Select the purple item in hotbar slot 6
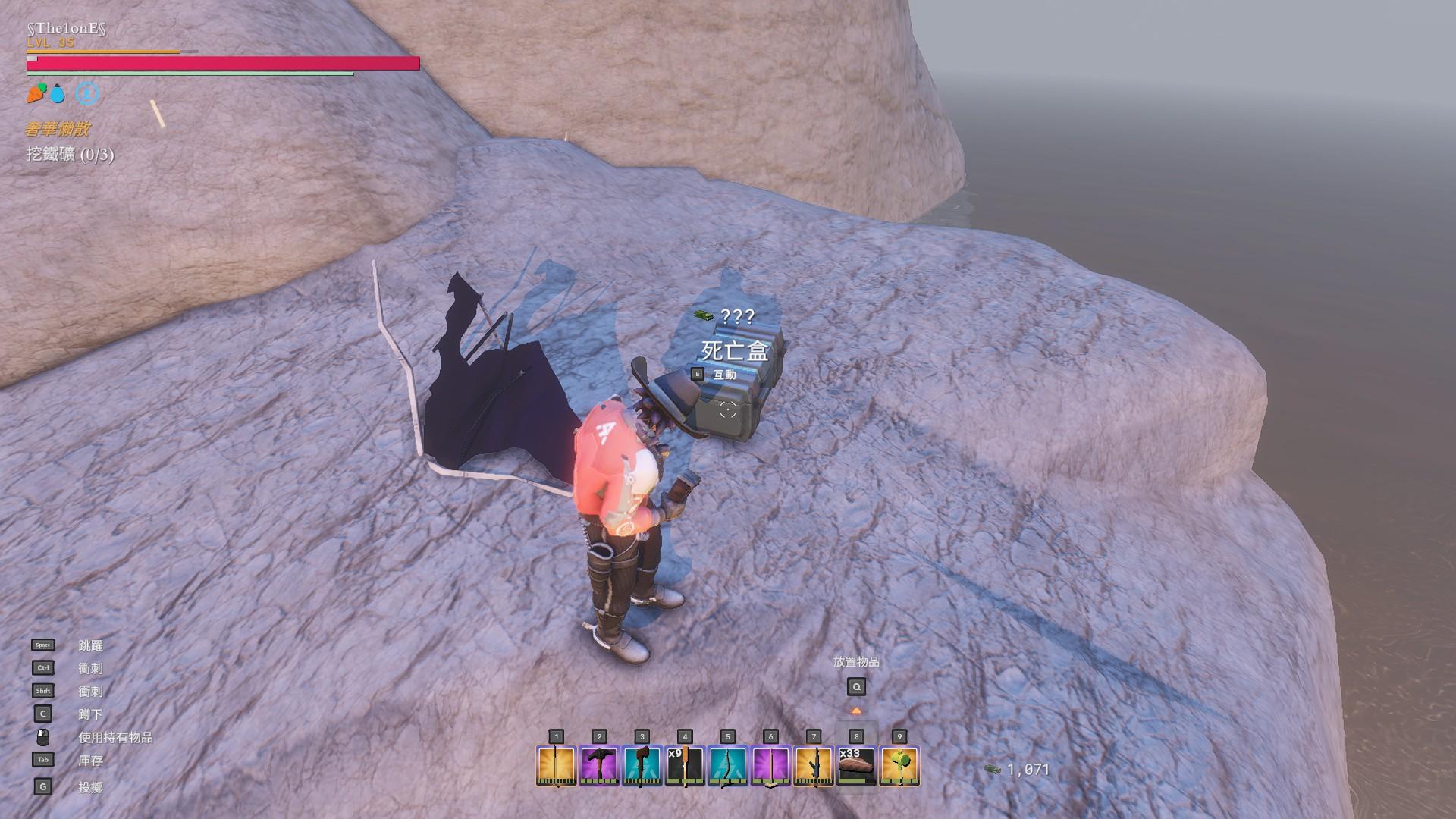This screenshot has height=819, width=1456. (x=770, y=765)
